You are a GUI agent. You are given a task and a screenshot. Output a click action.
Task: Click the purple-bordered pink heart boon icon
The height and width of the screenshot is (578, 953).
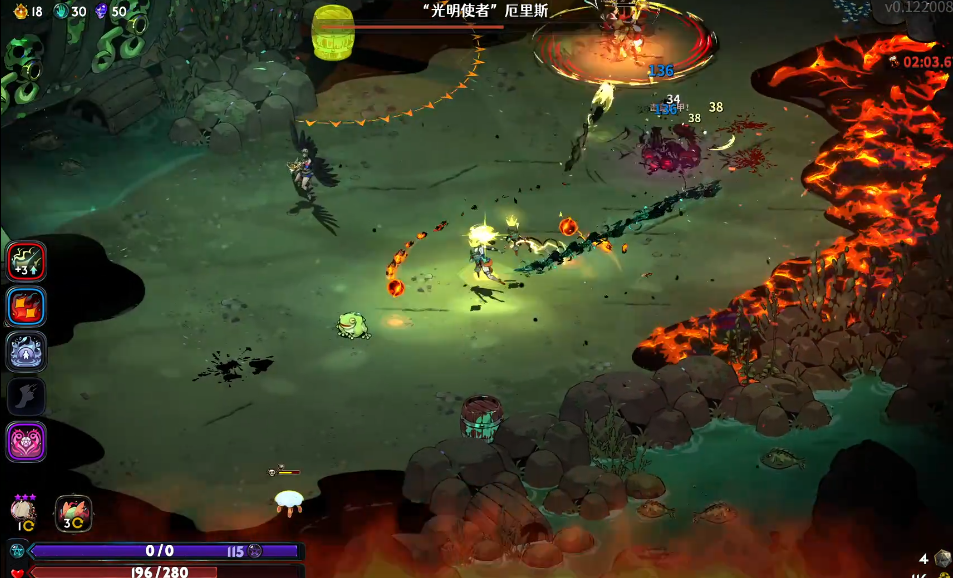point(27,441)
